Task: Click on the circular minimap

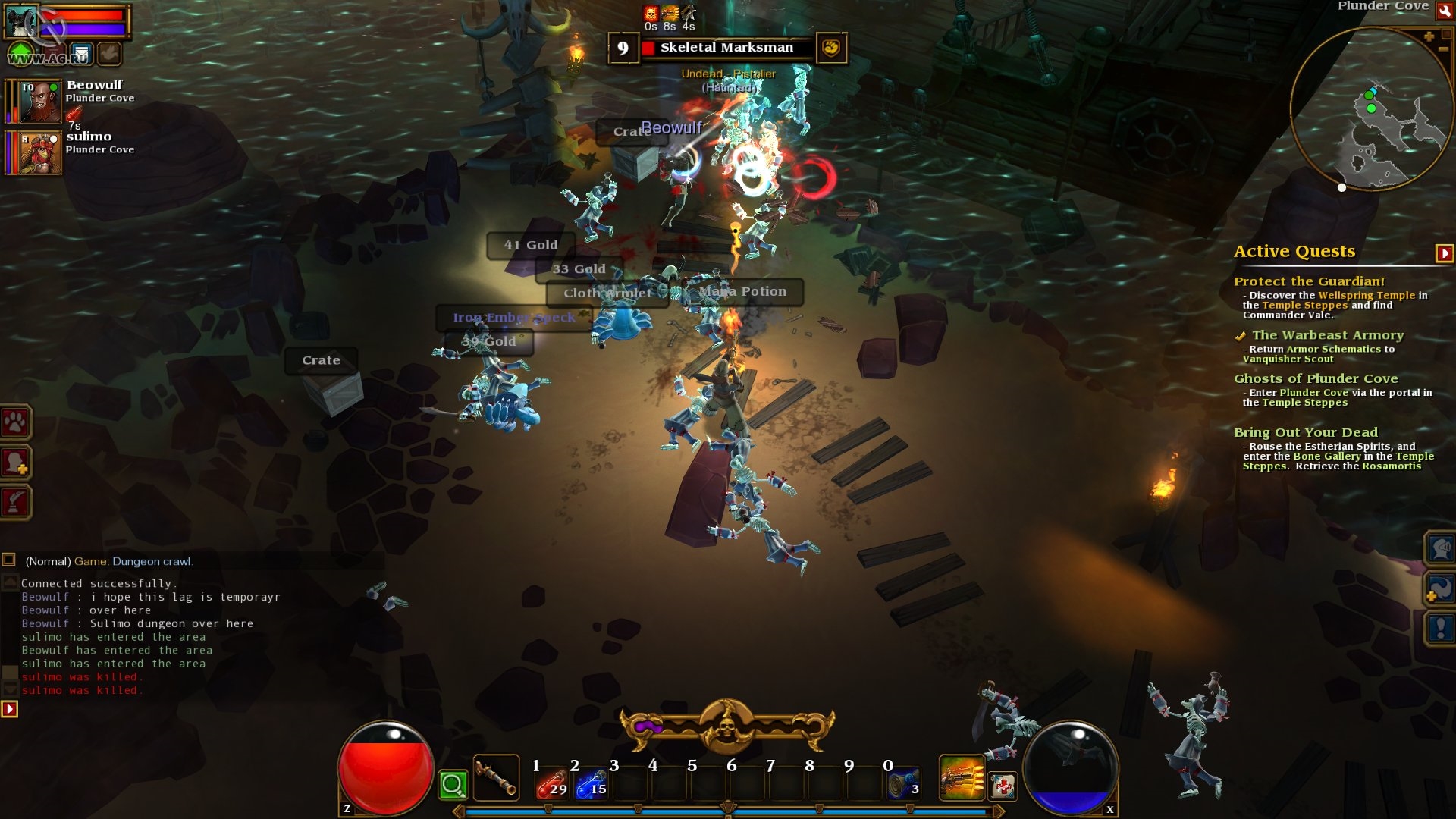Action: click(1370, 110)
